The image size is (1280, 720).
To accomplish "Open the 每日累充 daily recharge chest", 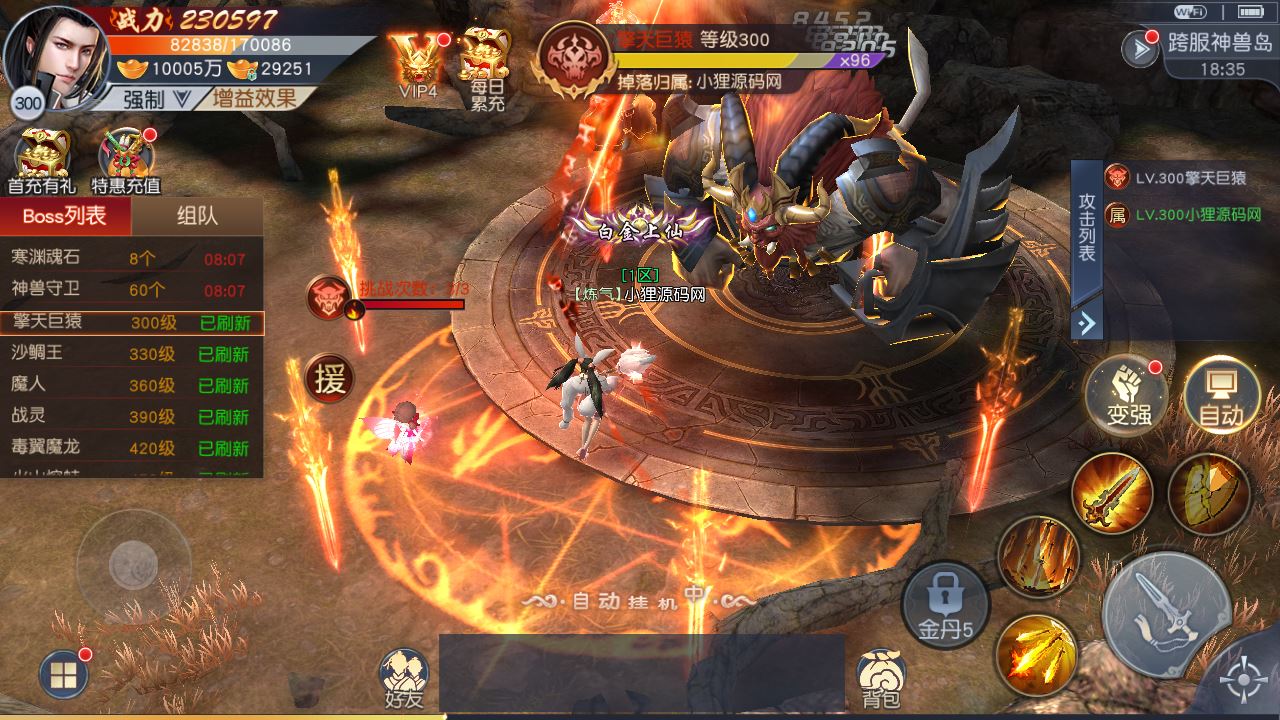I will coord(486,65).
